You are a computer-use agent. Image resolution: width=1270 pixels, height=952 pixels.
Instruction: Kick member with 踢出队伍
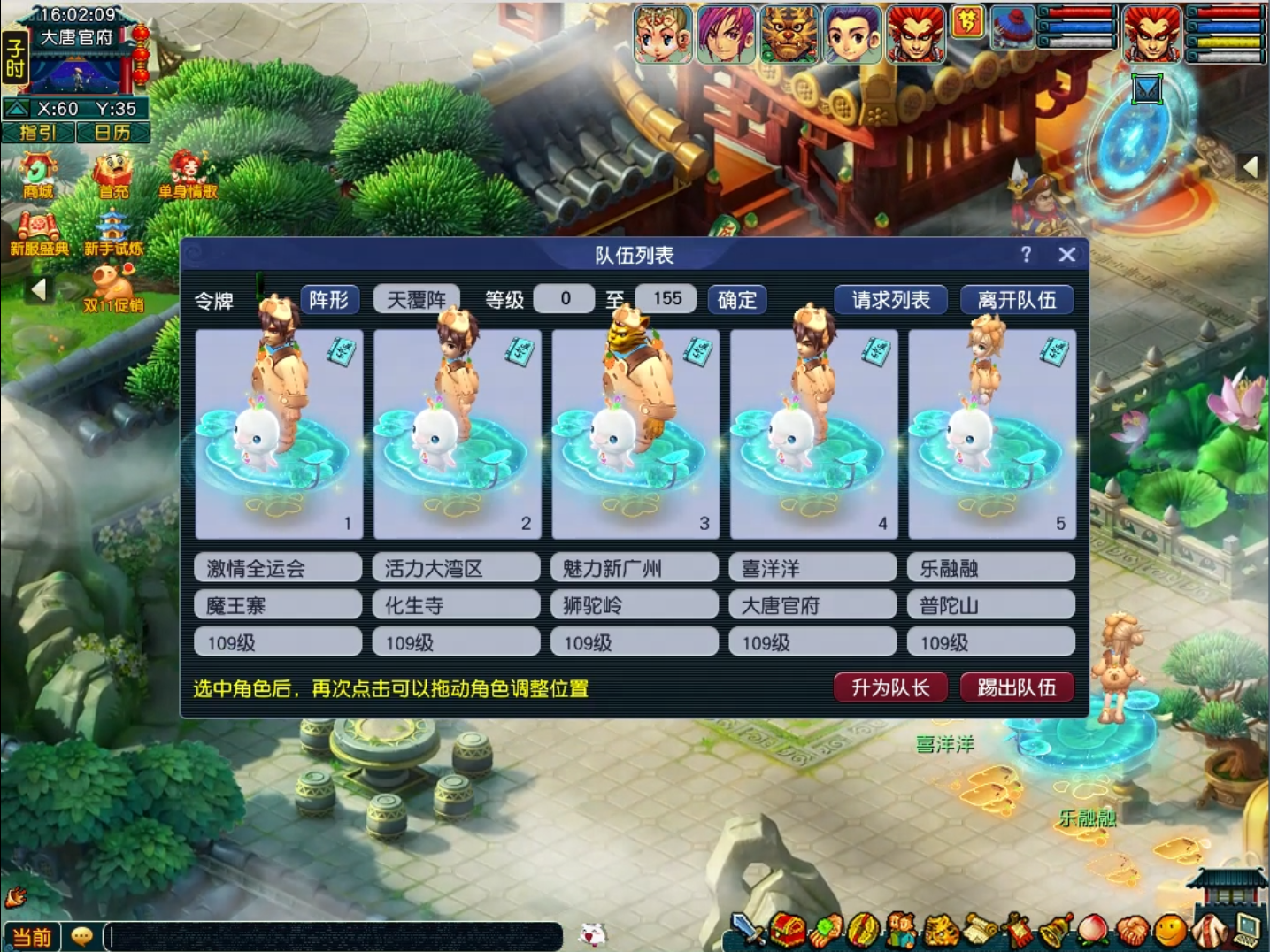[1016, 687]
